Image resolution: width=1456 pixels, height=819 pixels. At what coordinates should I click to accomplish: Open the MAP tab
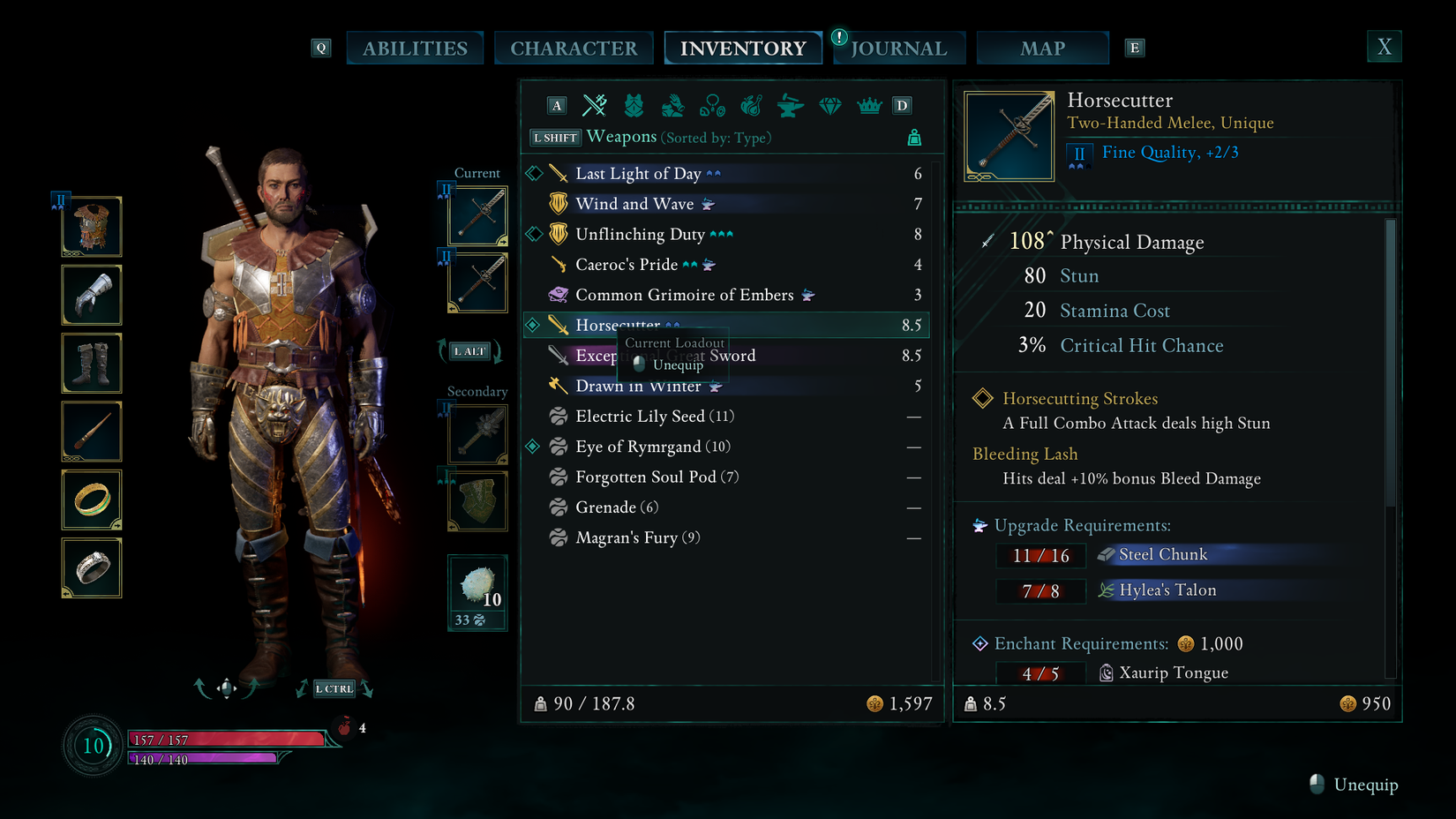coord(1042,48)
